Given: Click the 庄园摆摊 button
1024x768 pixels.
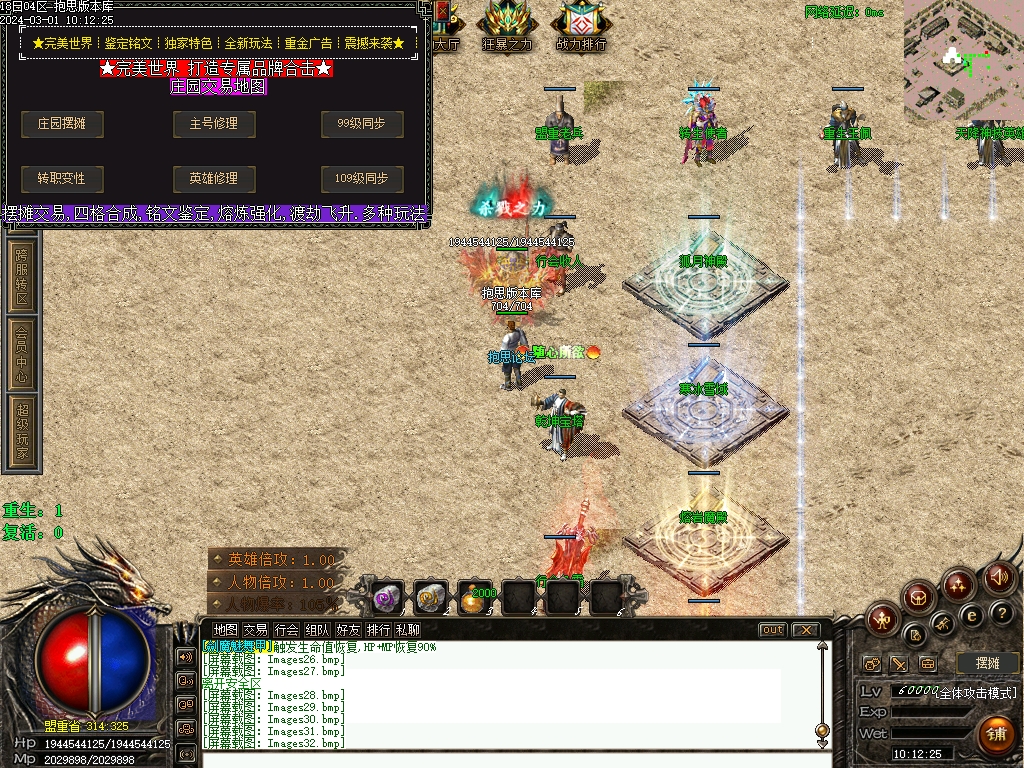Looking at the screenshot, I should click(x=62, y=124).
